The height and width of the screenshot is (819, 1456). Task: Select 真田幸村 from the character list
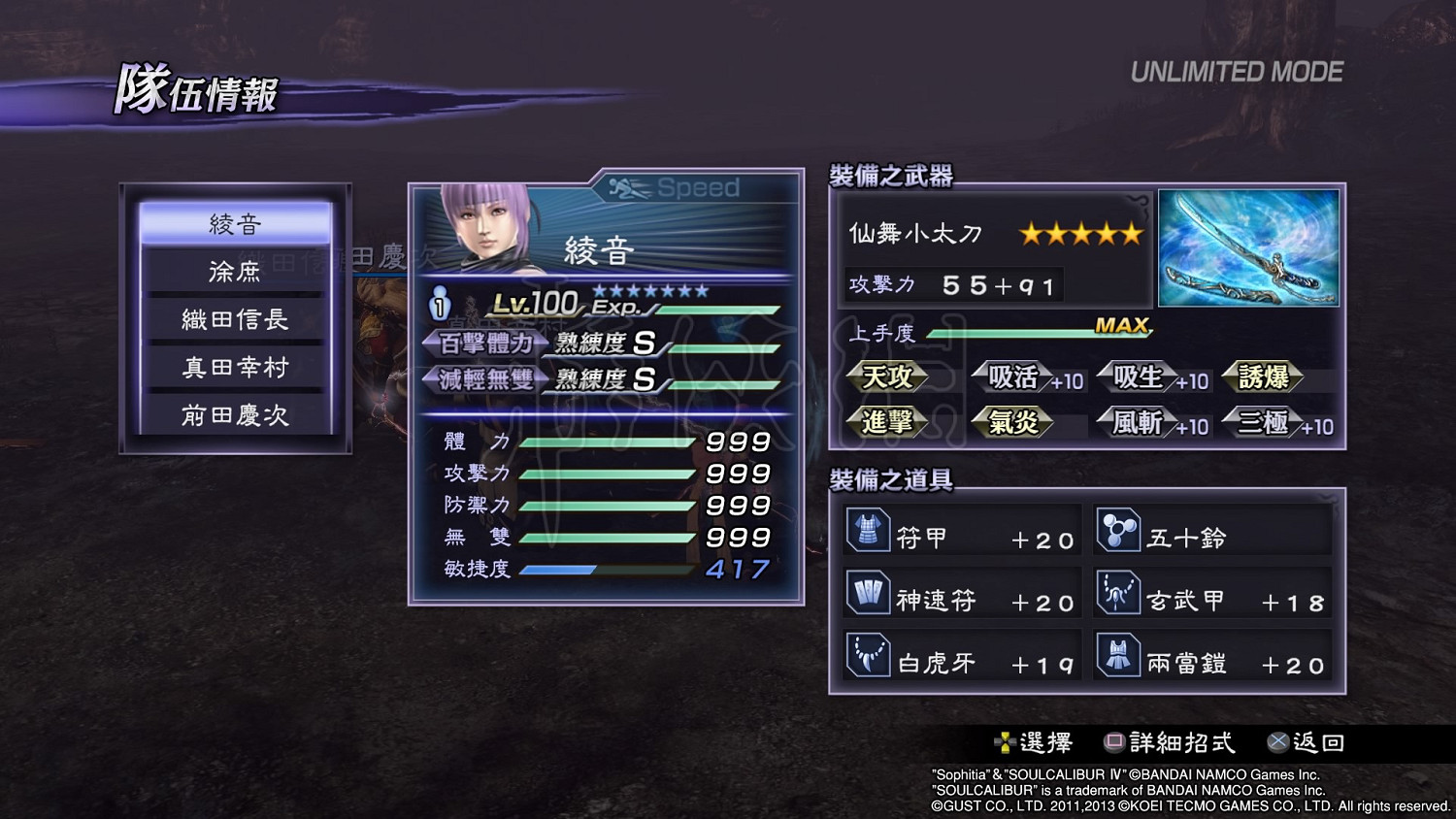click(x=236, y=367)
